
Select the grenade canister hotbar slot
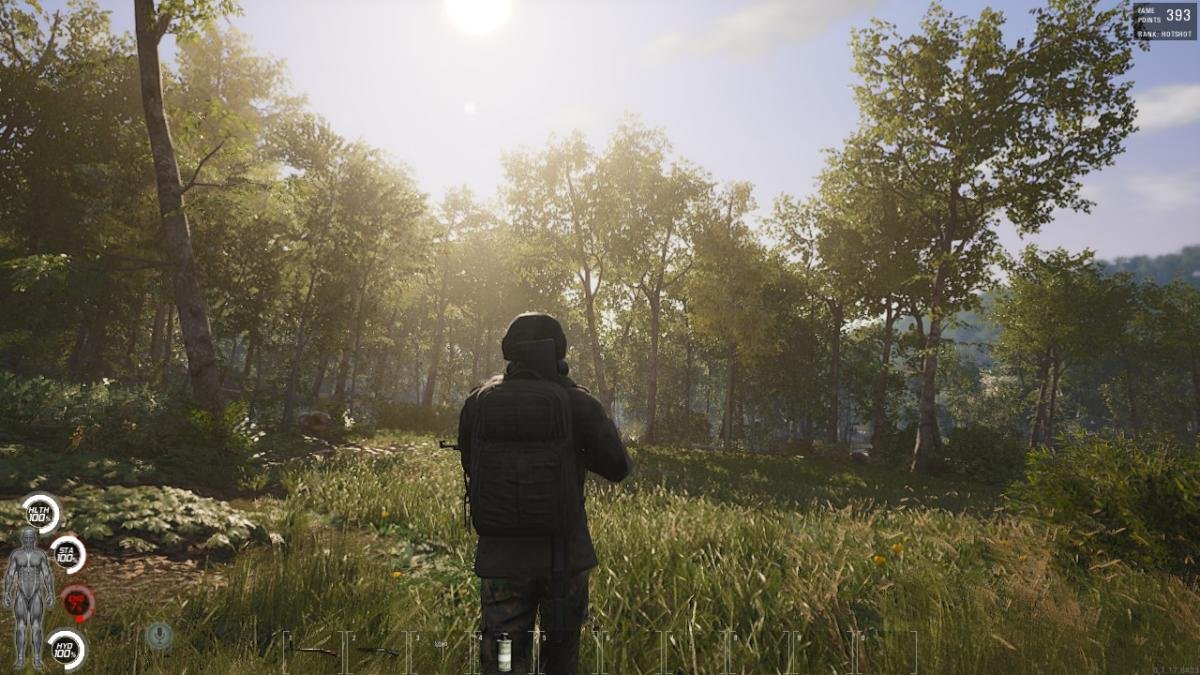505,654
